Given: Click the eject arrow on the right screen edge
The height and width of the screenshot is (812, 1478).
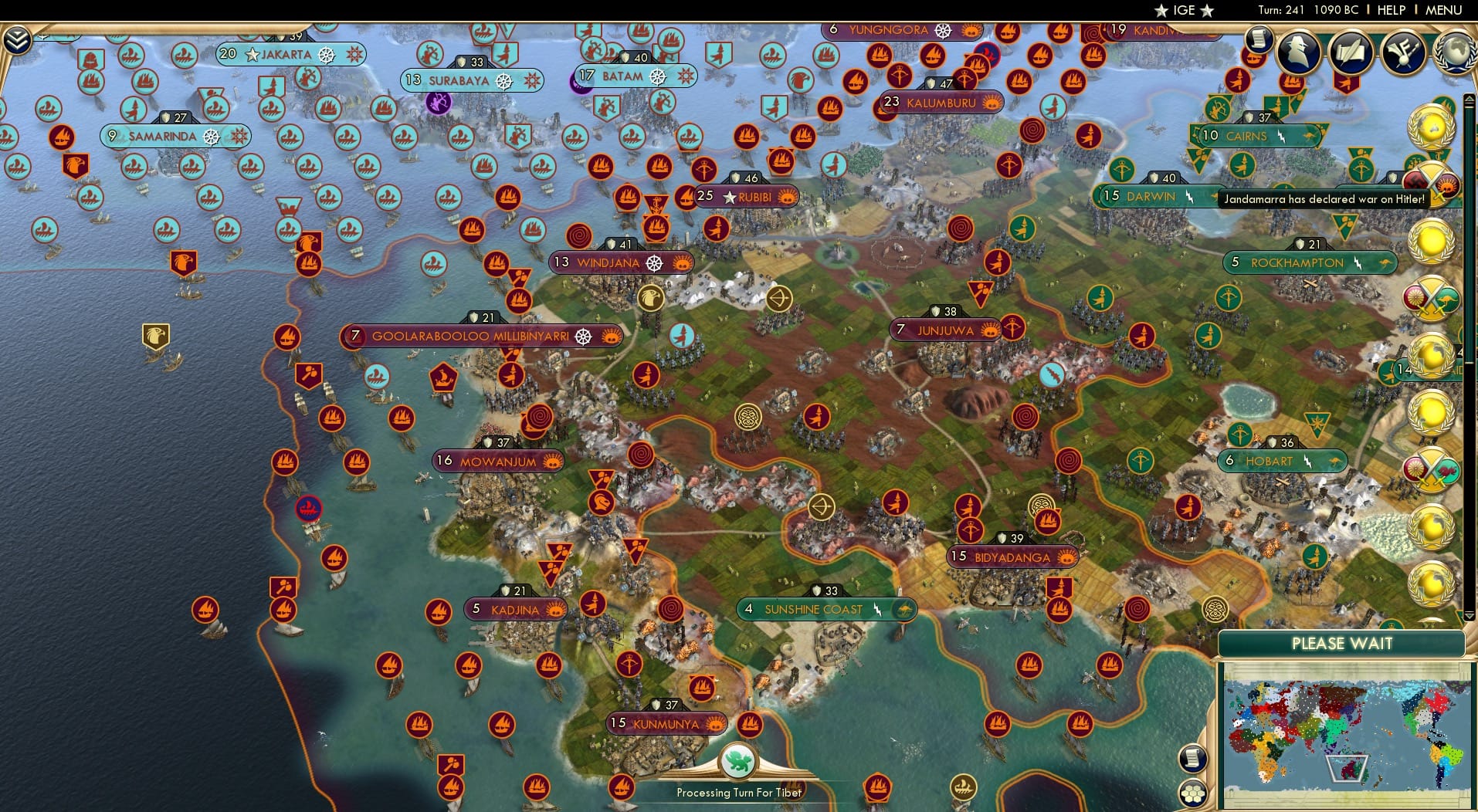Looking at the screenshot, I should pyautogui.click(x=1469, y=99).
